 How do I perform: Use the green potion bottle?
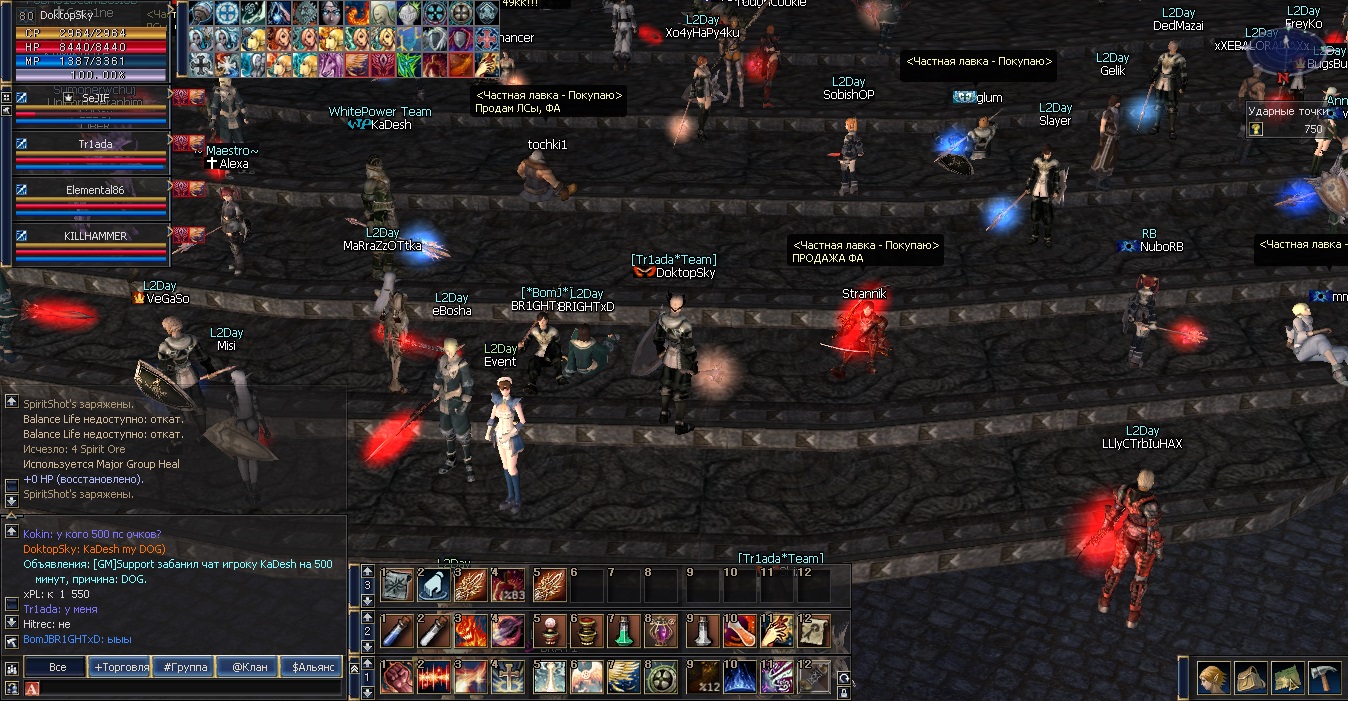click(x=623, y=631)
